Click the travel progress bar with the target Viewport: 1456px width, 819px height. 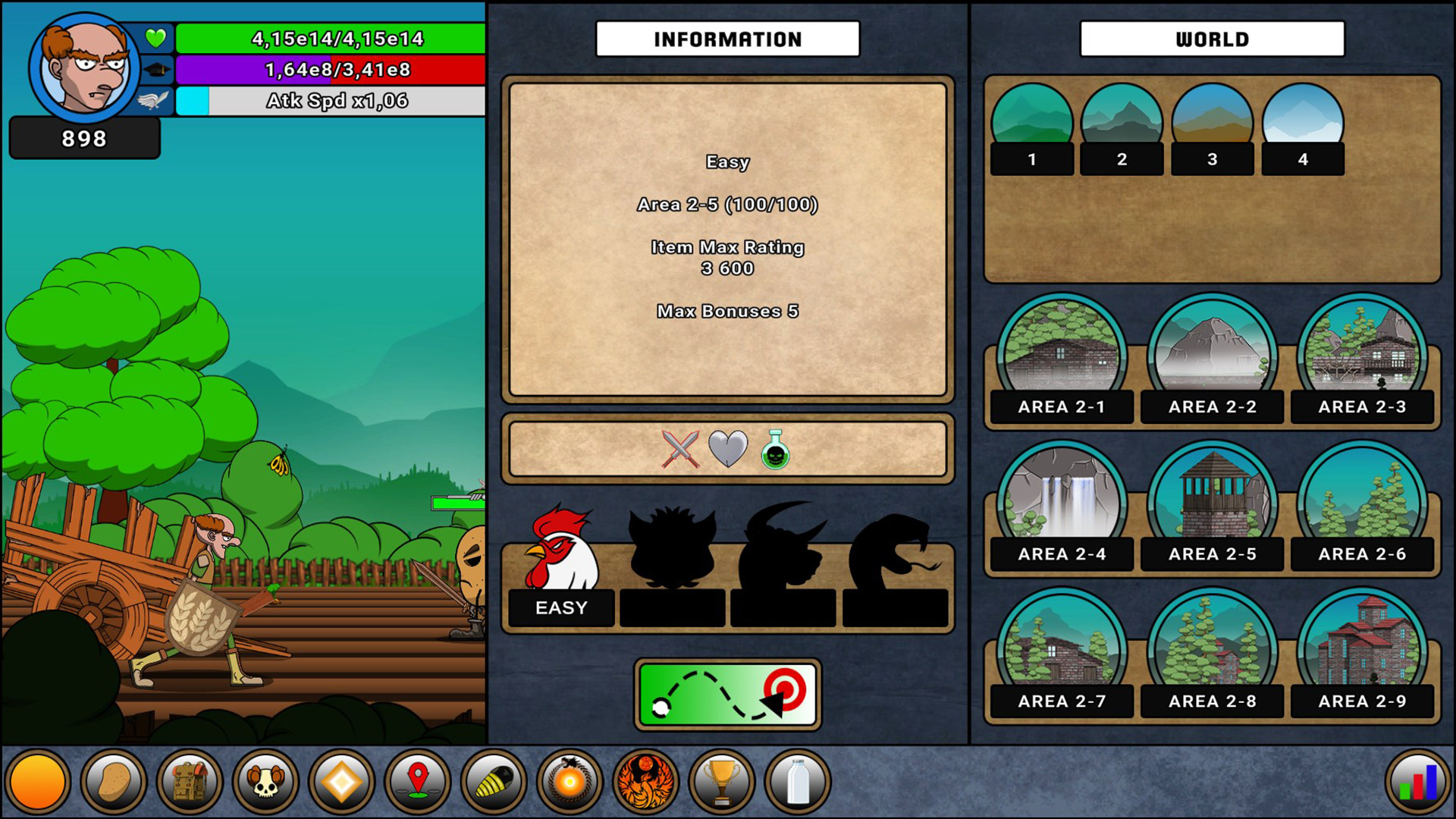pos(726,695)
